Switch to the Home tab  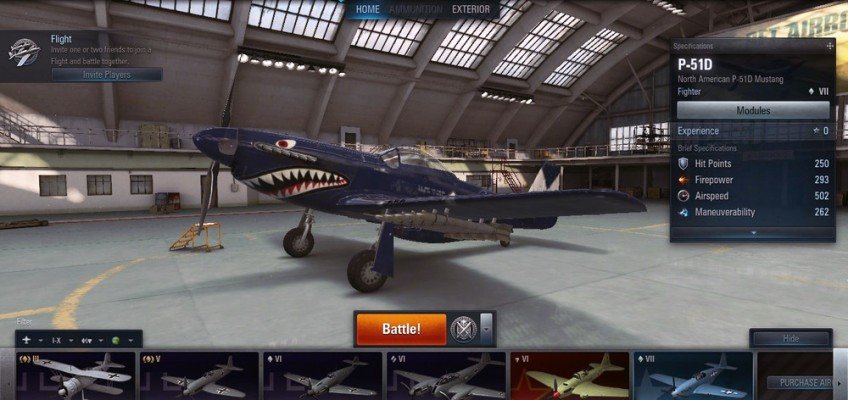(x=367, y=10)
